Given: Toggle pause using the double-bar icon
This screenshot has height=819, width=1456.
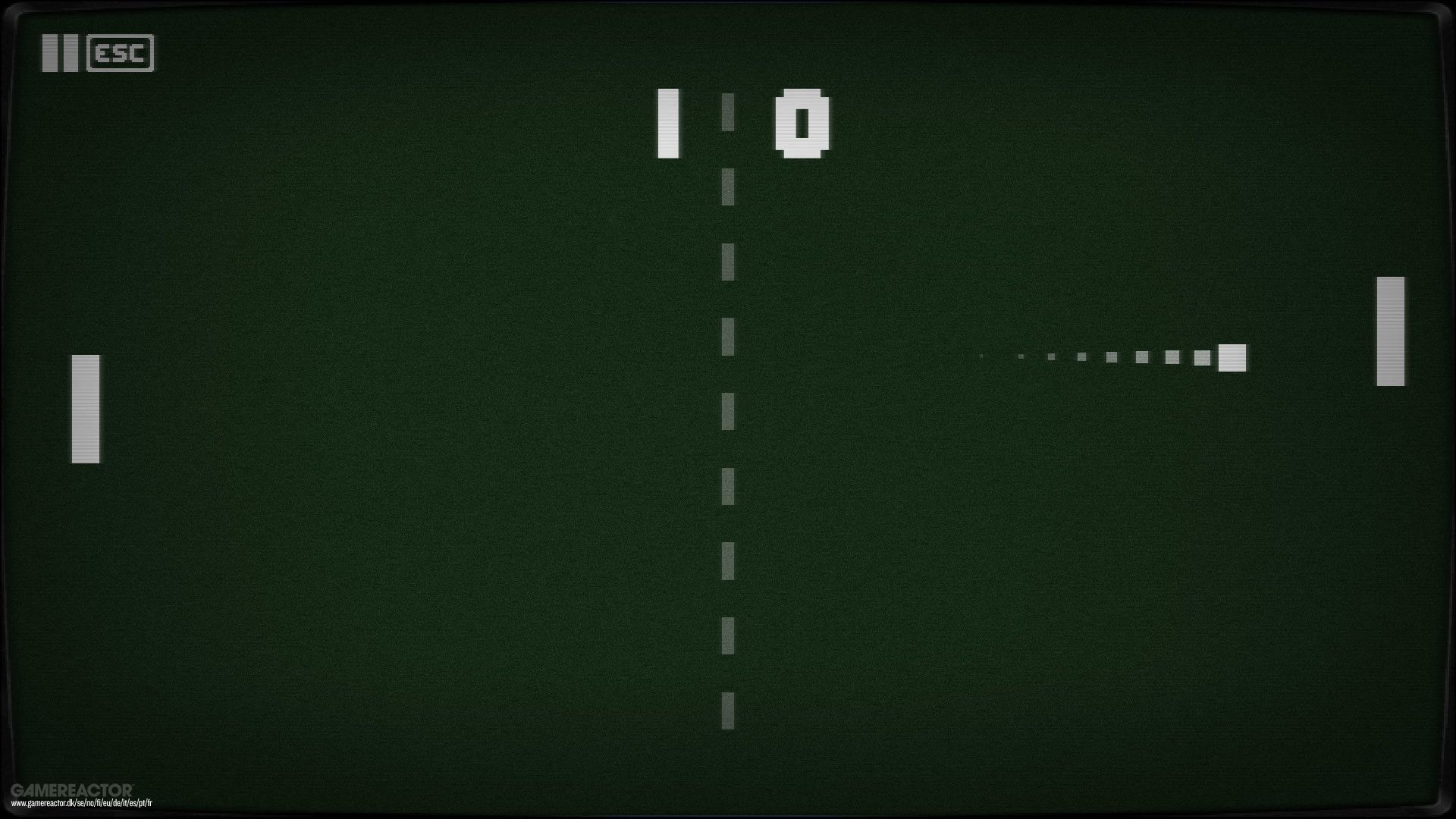Looking at the screenshot, I should (61, 54).
